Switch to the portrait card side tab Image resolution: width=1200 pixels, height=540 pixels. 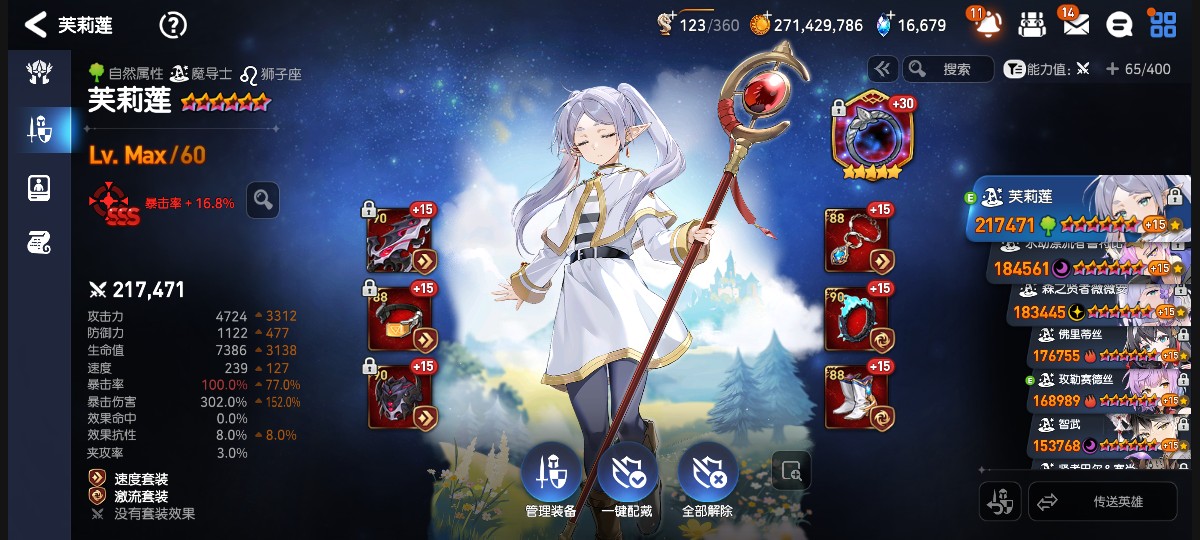pyautogui.click(x=39, y=186)
